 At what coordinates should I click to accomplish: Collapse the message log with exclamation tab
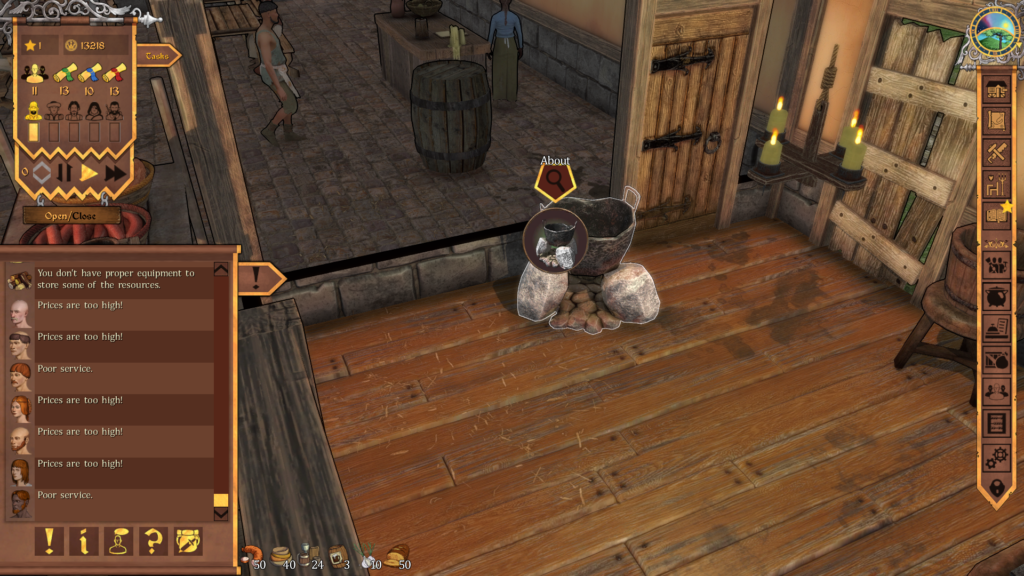[x=259, y=277]
